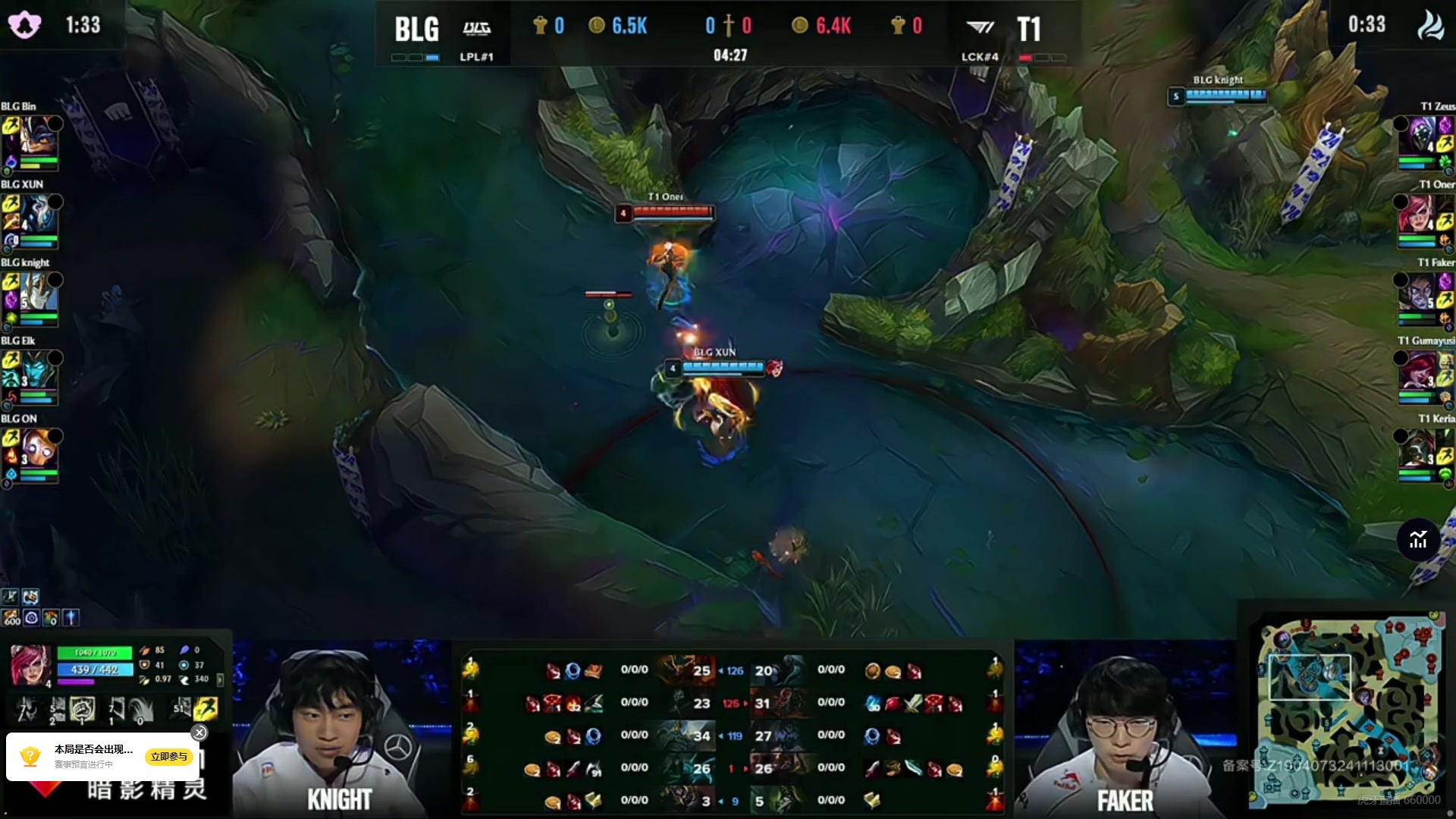Expand the champion stats panel arrow
The width and height of the screenshot is (1456, 819).
click(x=220, y=679)
